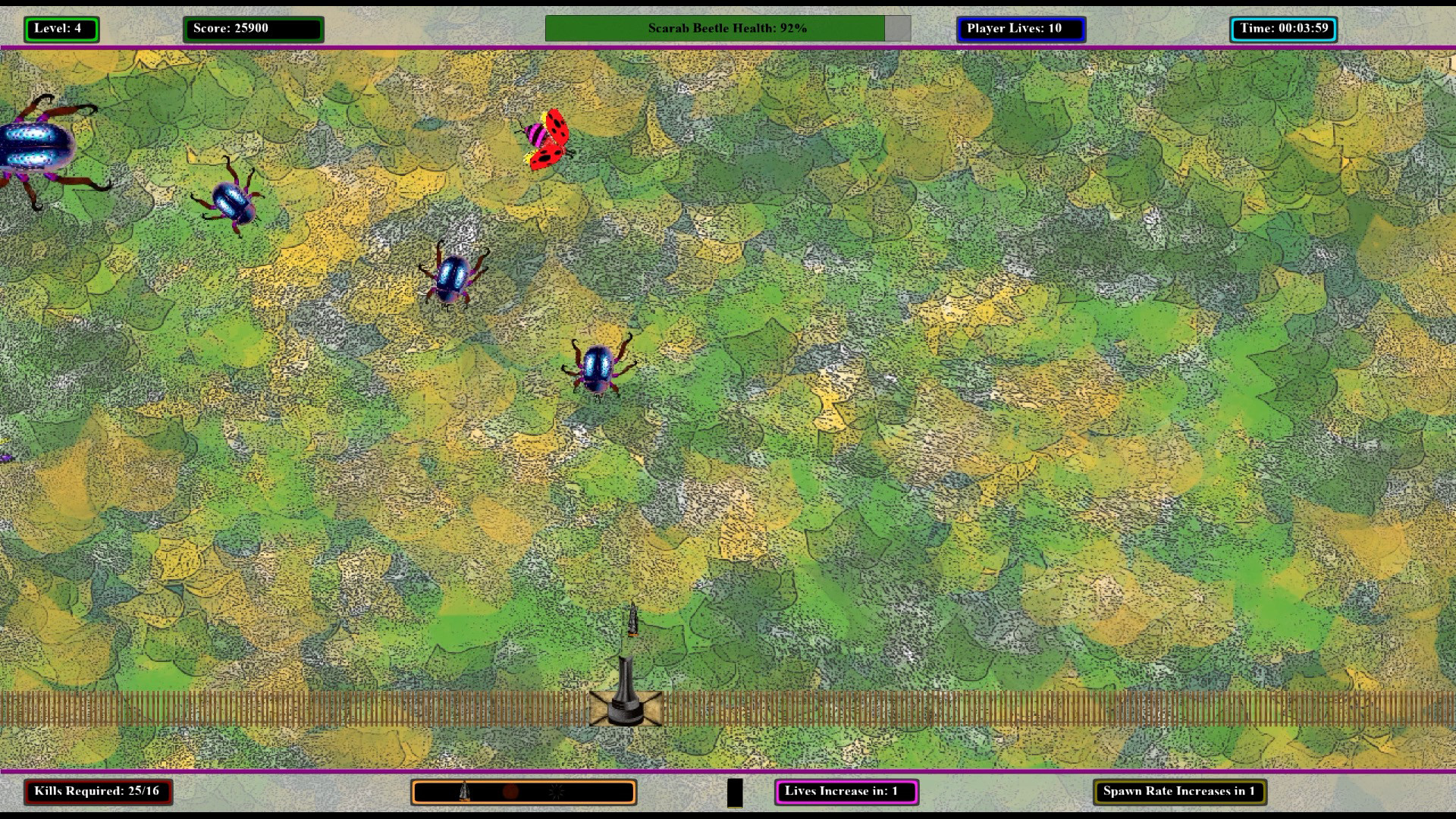This screenshot has height=819, width=1456.
Task: Select the spark burst weapon icon
Action: pyautogui.click(x=554, y=792)
